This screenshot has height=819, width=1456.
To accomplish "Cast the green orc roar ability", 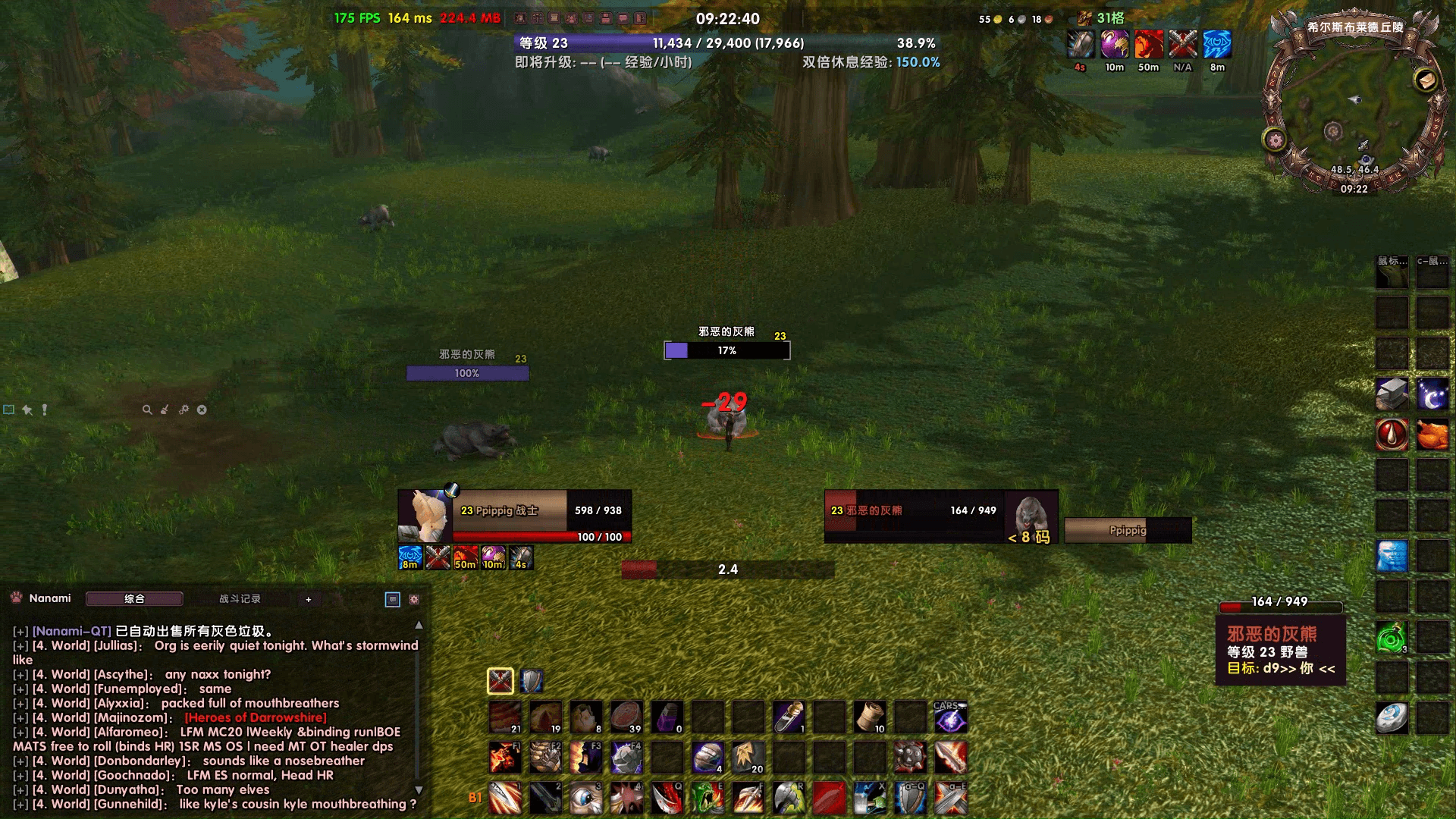I will (x=707, y=799).
